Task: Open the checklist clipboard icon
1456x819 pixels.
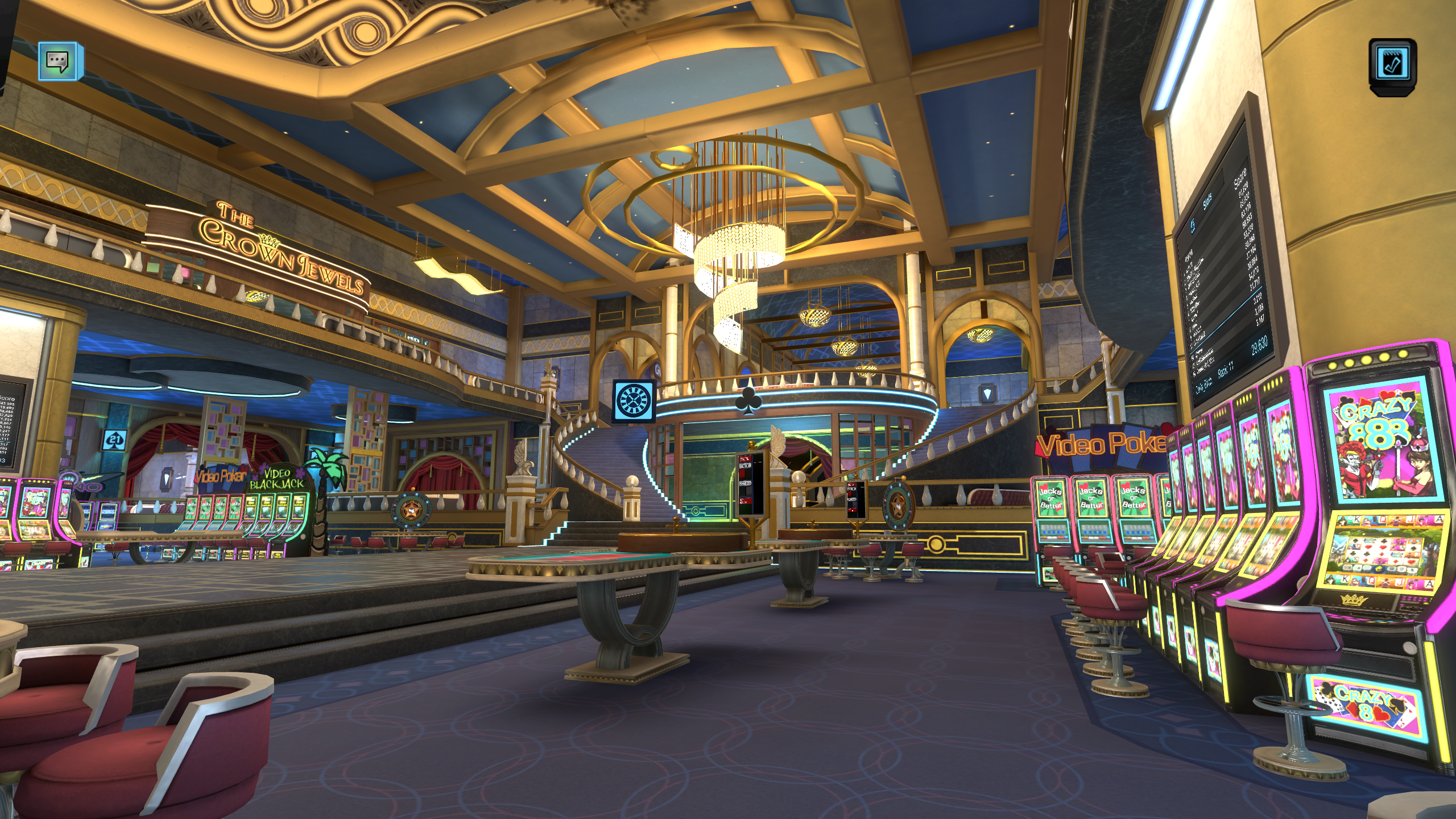Action: 1392,64
